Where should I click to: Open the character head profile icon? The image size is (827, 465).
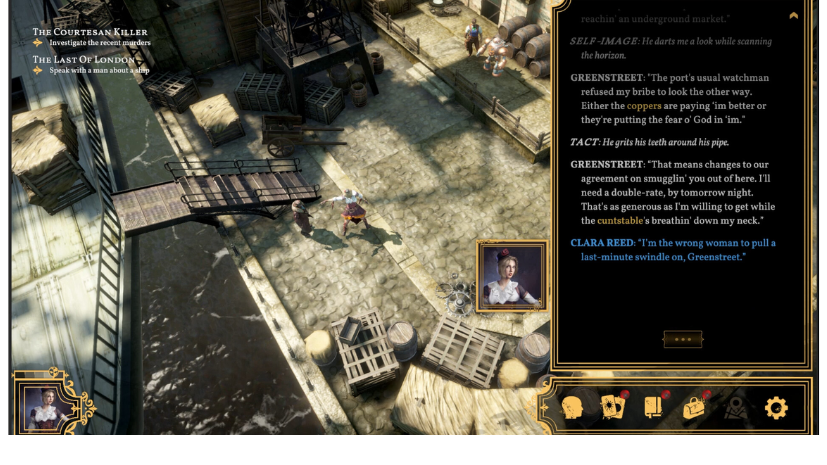pos(573,408)
